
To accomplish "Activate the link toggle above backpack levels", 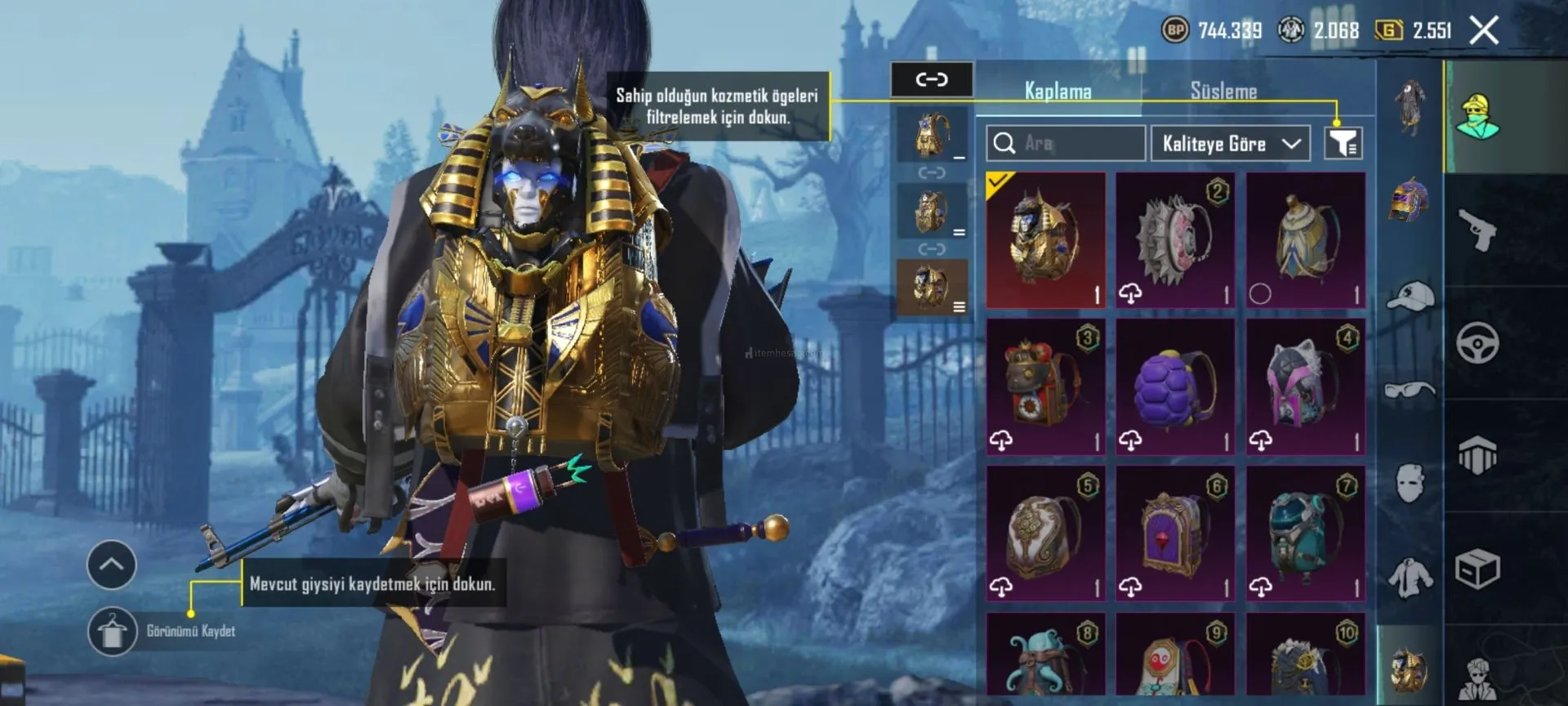I will (932, 79).
